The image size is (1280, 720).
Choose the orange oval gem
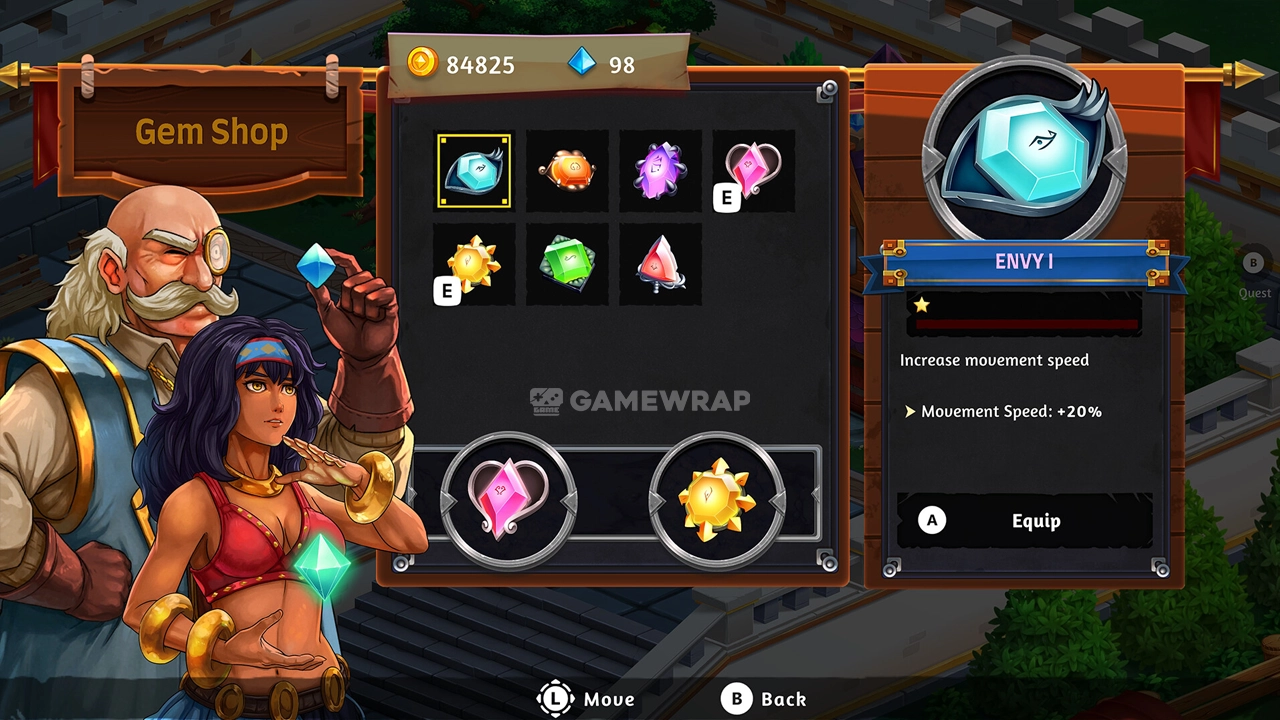pyautogui.click(x=567, y=171)
